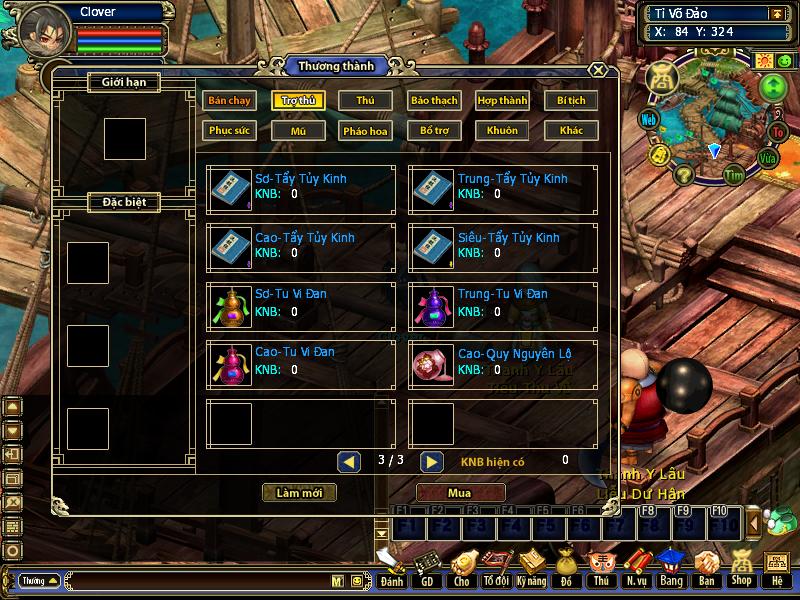Show the Phục sức category
Screen dimensions: 800x600
click(229, 130)
